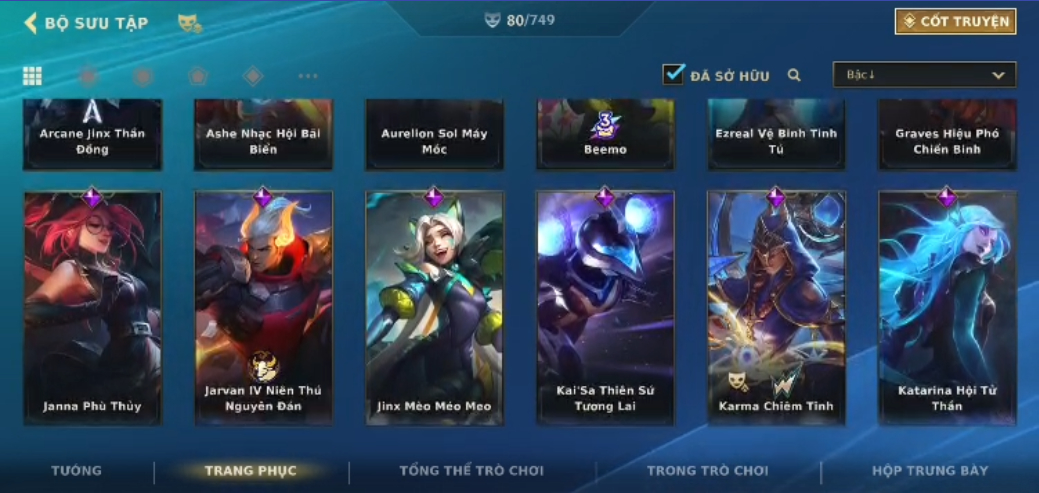Open the search magnifier icon
Image resolution: width=1039 pixels, height=493 pixels.
tap(794, 75)
